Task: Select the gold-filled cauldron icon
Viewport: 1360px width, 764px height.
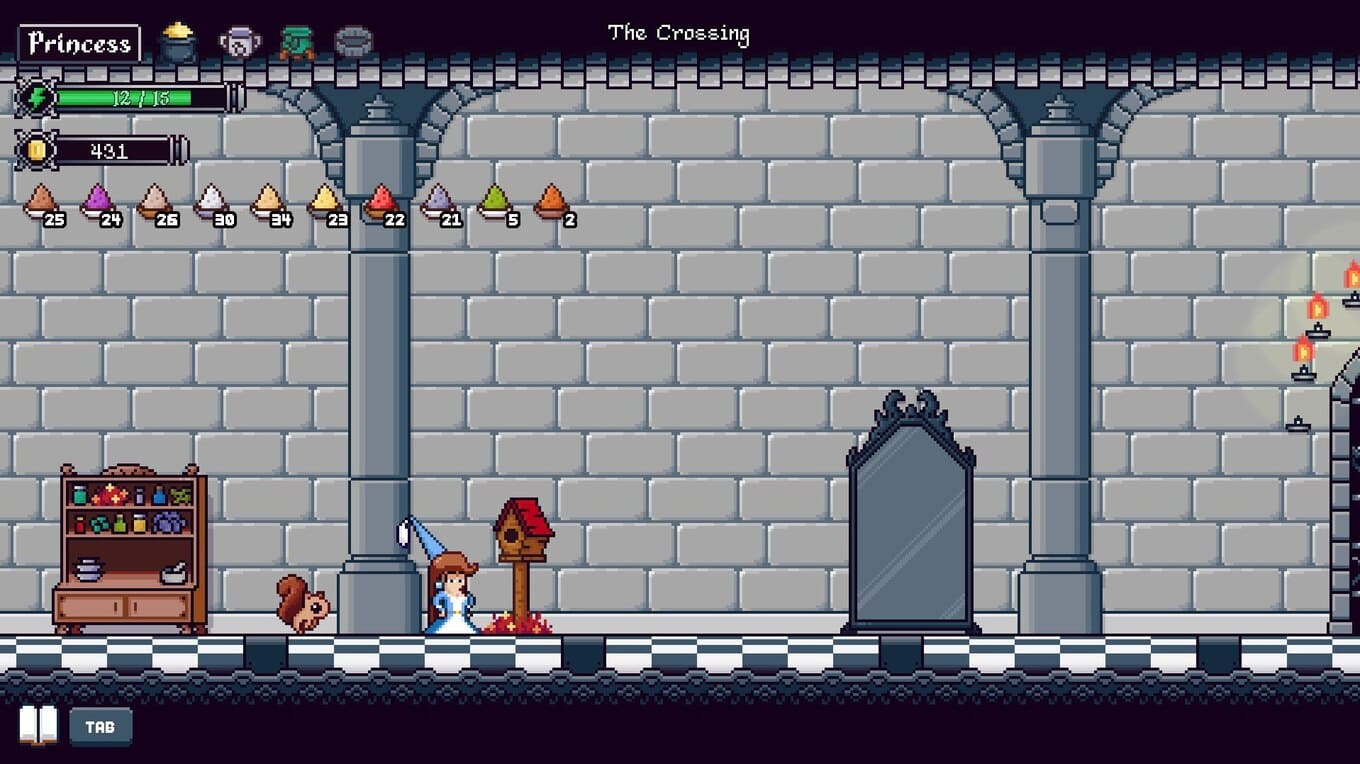Action: [179, 42]
